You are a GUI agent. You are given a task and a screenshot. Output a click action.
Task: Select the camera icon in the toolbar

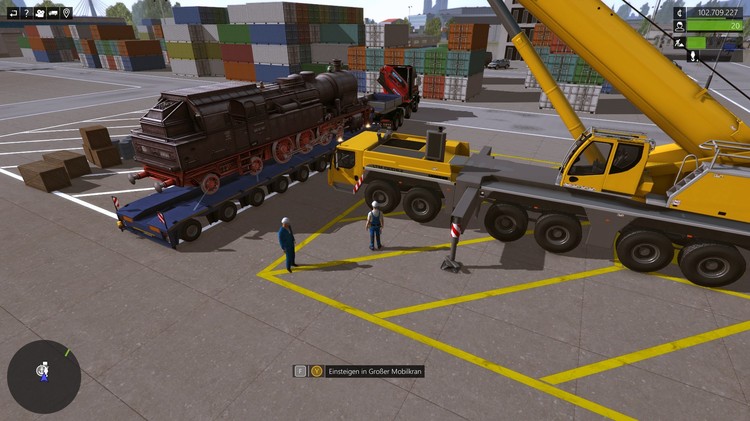pyautogui.click(x=39, y=13)
